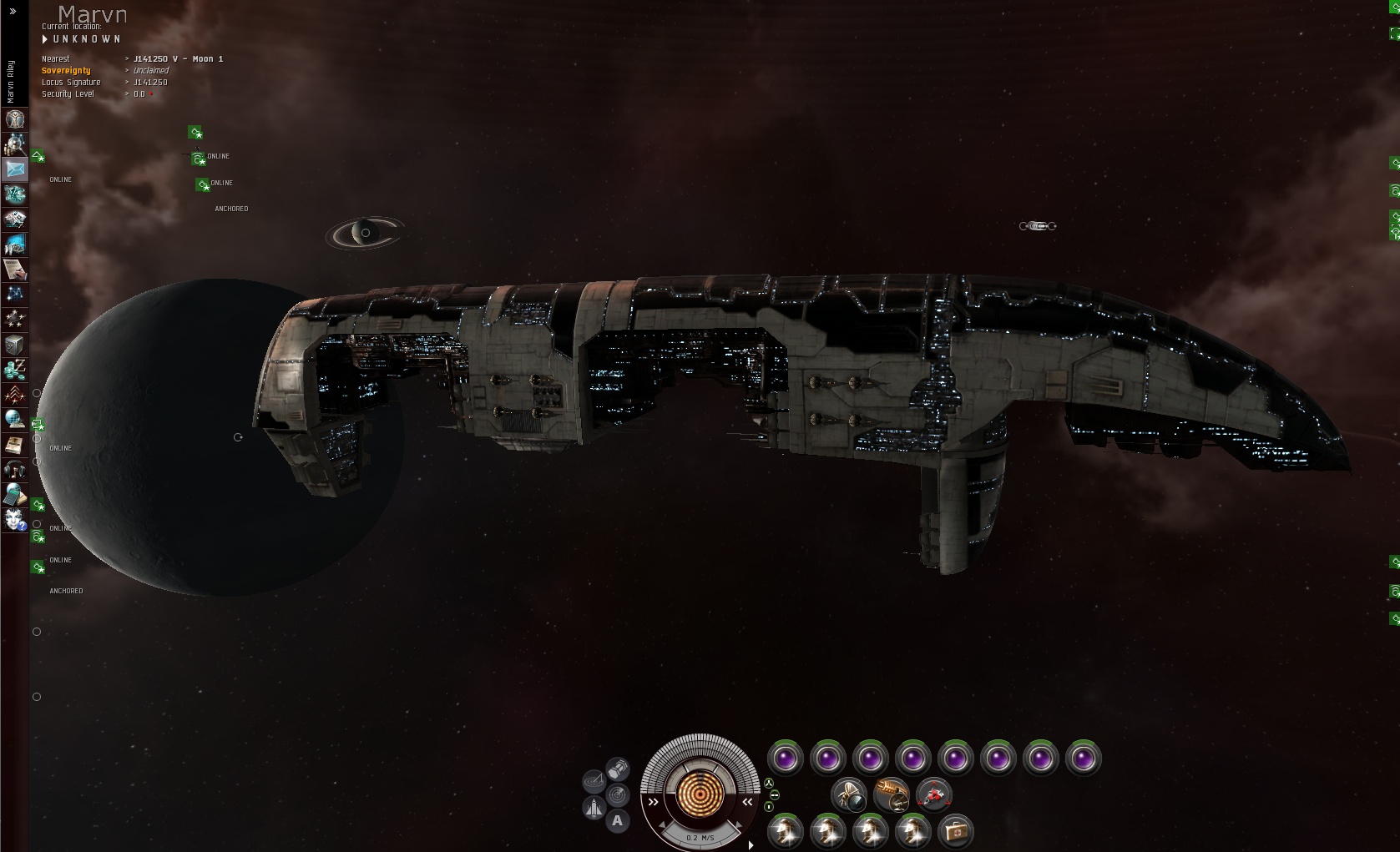
Task: Toggle the autopilot 'A' button
Action: [617, 821]
